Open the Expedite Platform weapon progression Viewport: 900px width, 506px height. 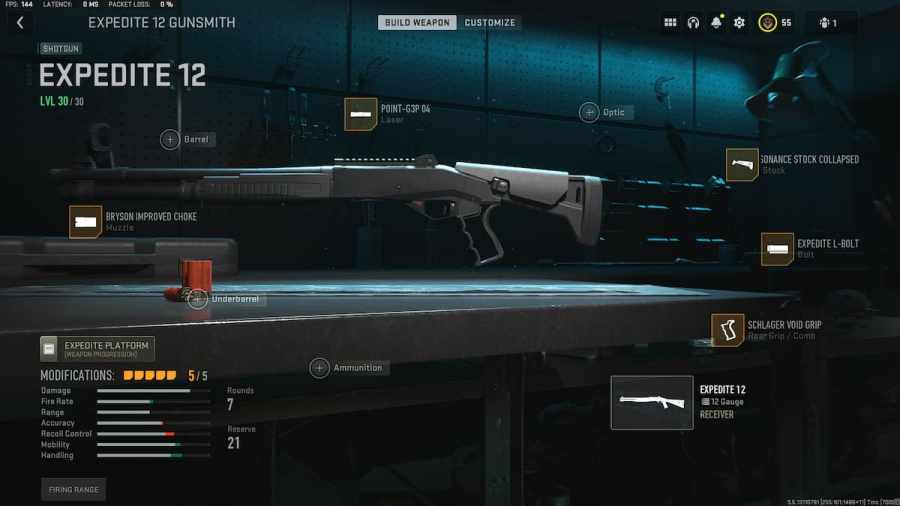coord(97,349)
